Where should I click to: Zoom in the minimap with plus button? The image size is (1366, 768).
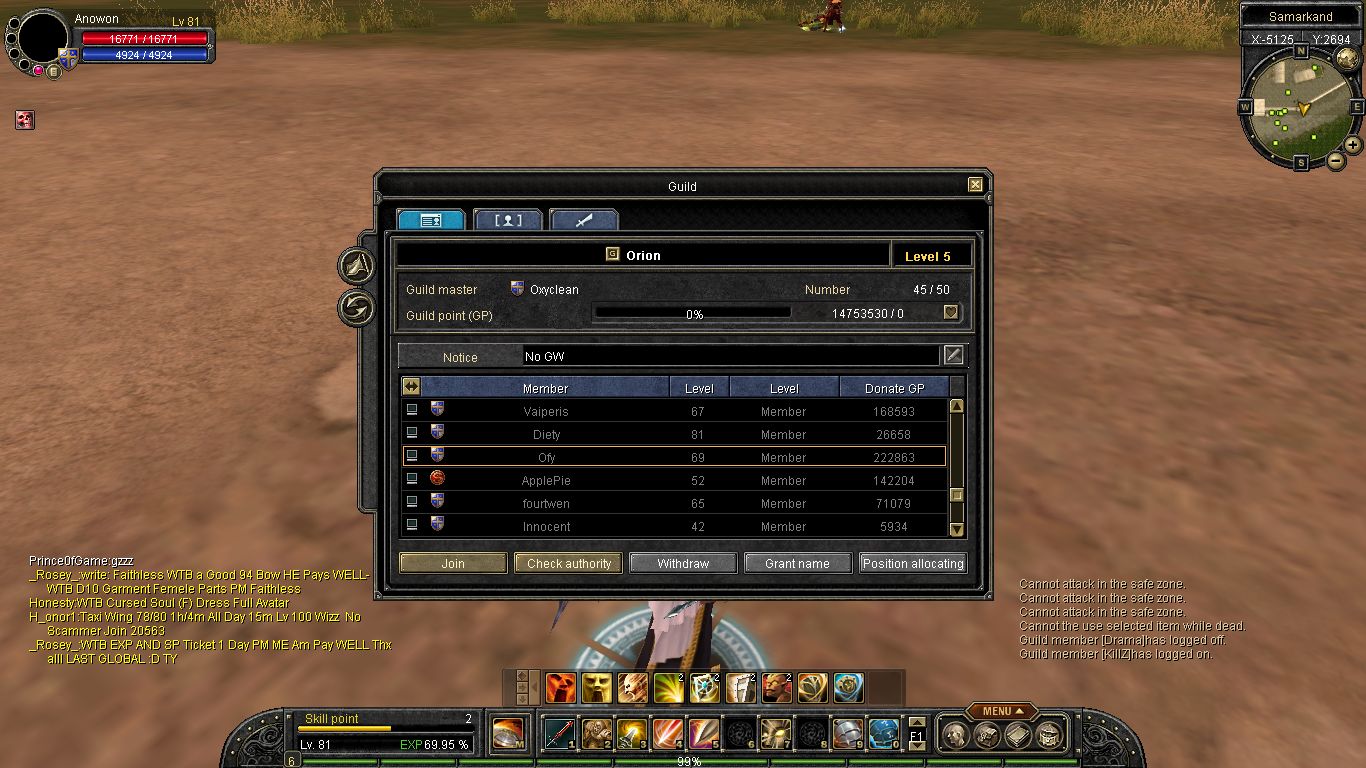click(x=1353, y=145)
